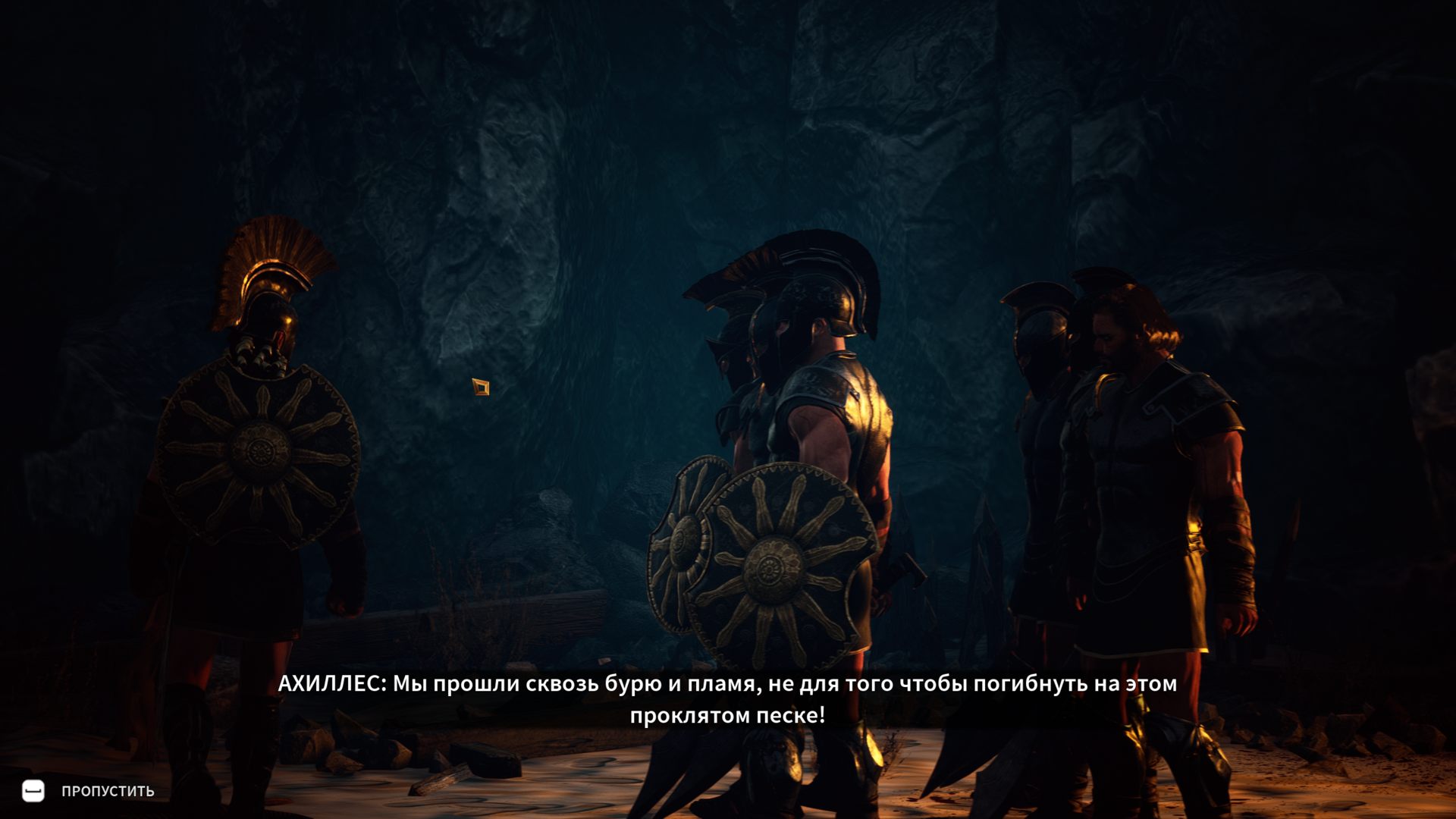Viewport: 1456px width, 819px height.
Task: Skip the cutscene via the Пропустить label
Action: (x=107, y=791)
